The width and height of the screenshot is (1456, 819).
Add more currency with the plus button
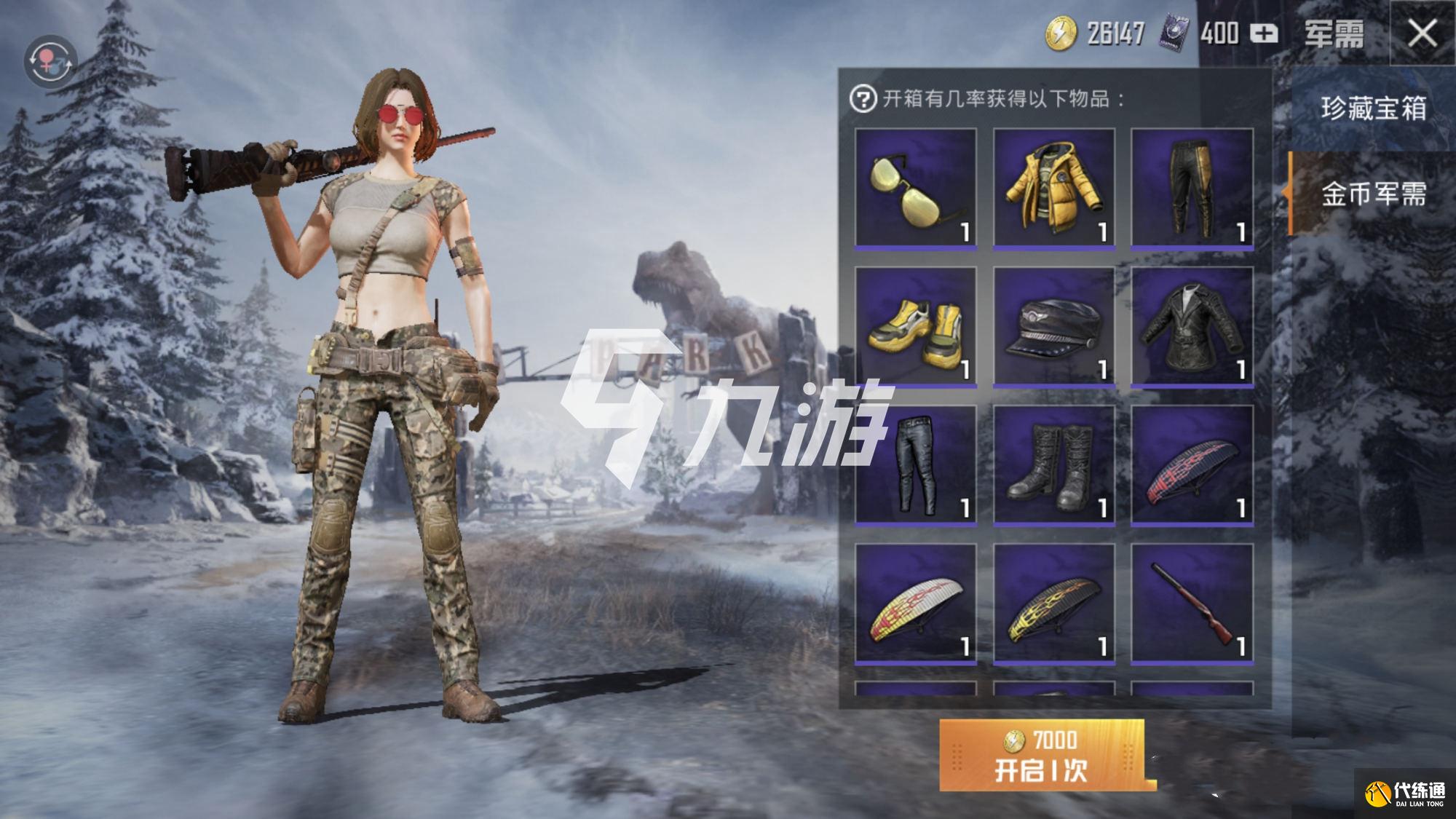pyautogui.click(x=1264, y=33)
